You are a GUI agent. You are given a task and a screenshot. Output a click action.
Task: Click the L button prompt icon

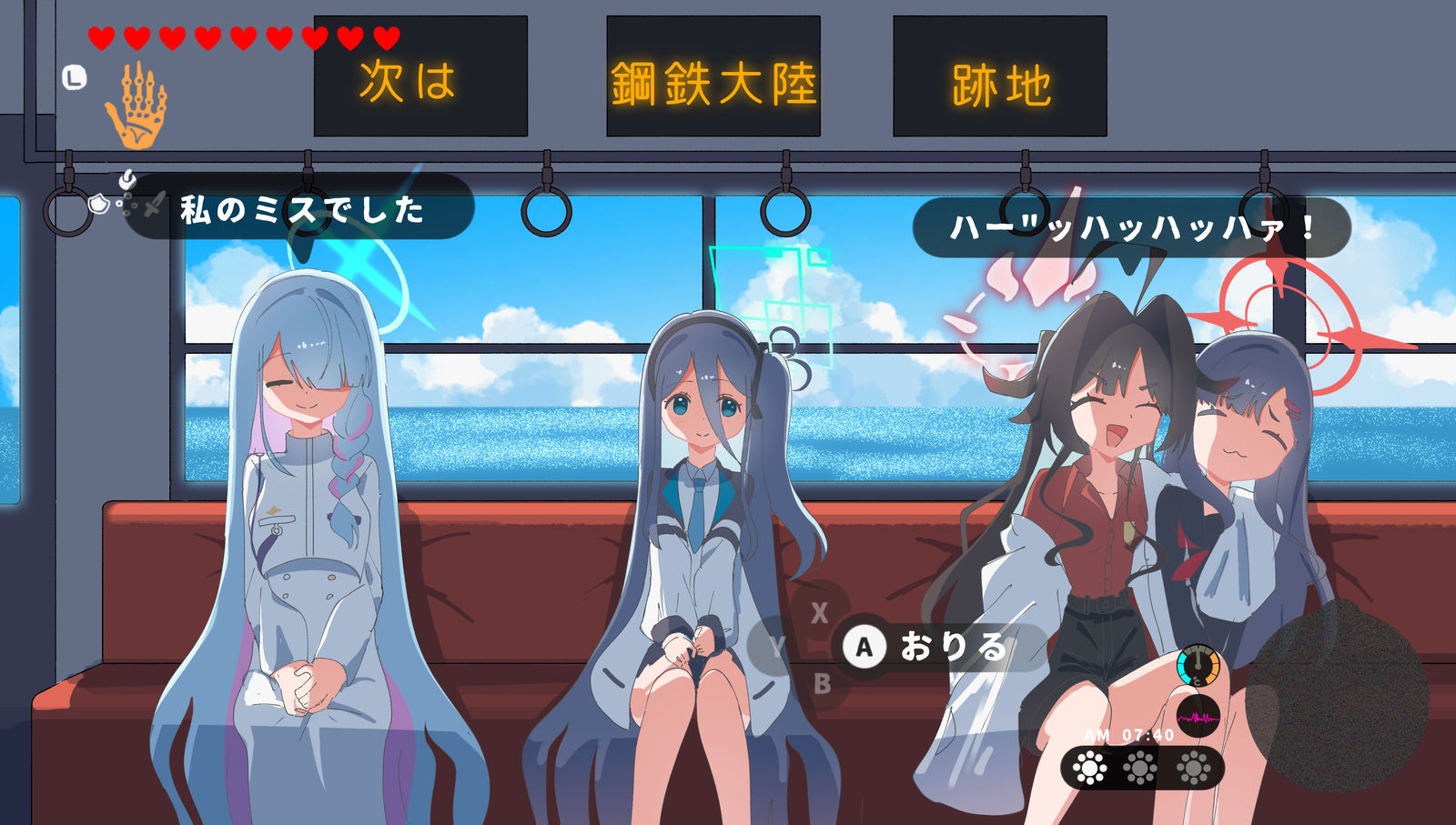point(73,77)
